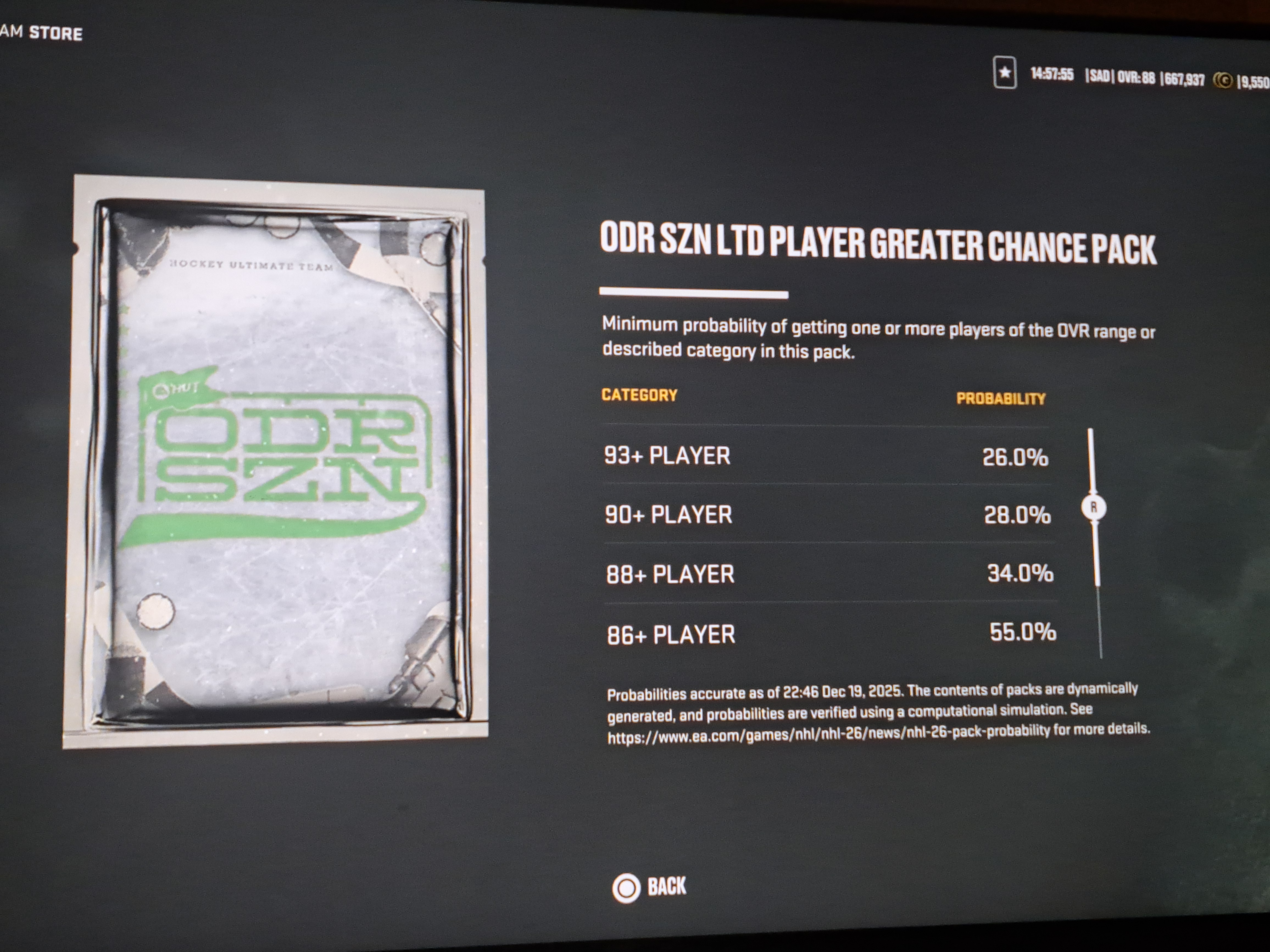The width and height of the screenshot is (1270, 952).
Task: Highlight the 88+ Player probability row
Action: point(830,574)
